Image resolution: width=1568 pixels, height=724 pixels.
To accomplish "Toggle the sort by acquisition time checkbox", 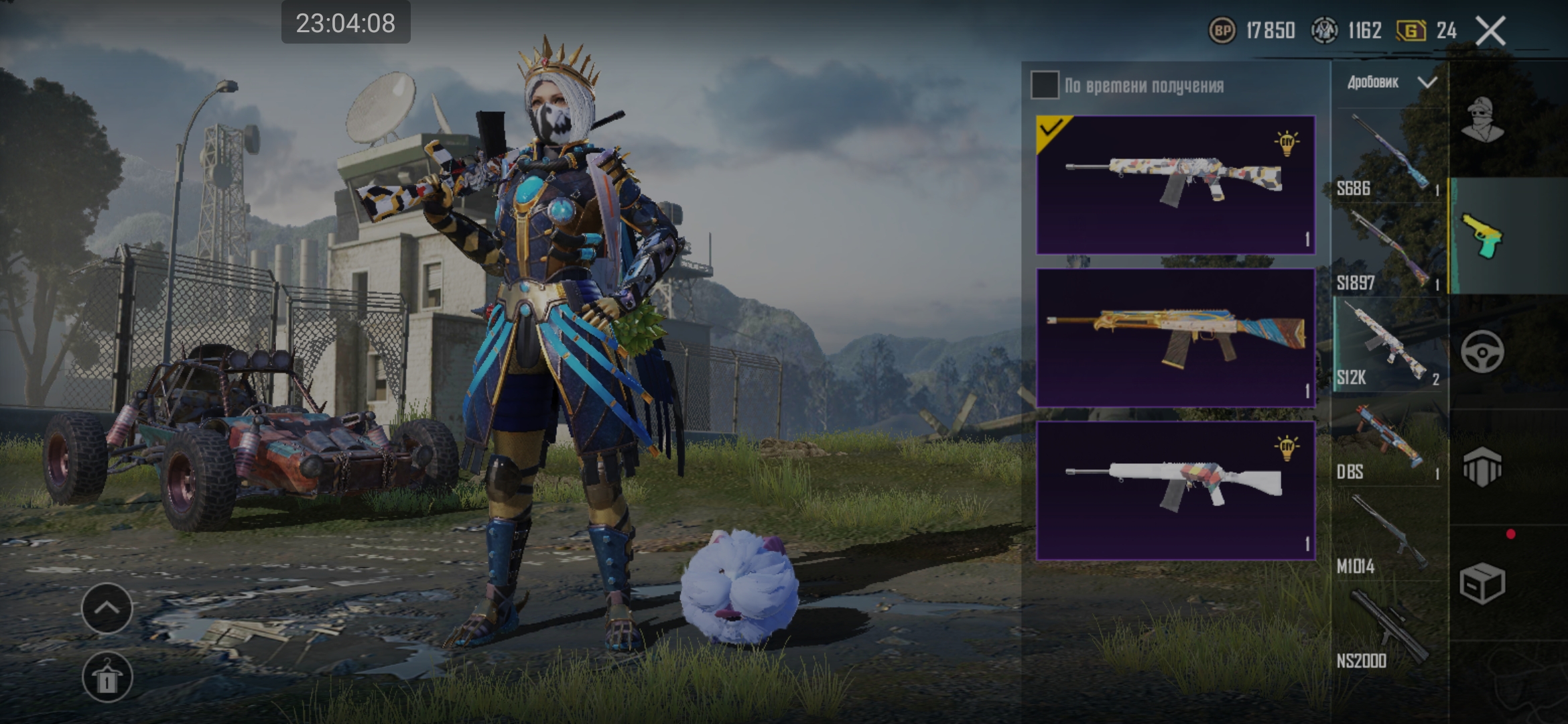I will (1045, 85).
